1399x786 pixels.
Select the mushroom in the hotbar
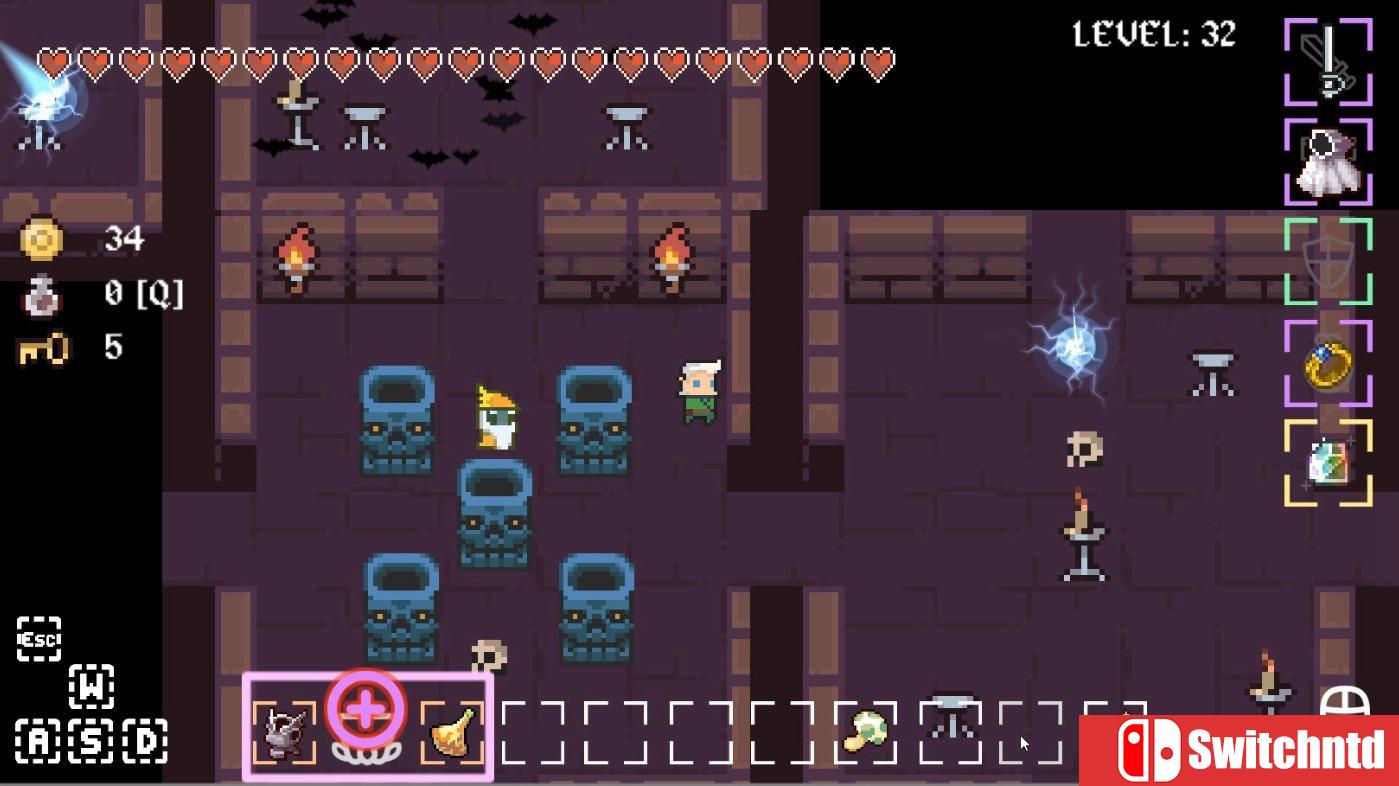pyautogui.click(x=866, y=730)
